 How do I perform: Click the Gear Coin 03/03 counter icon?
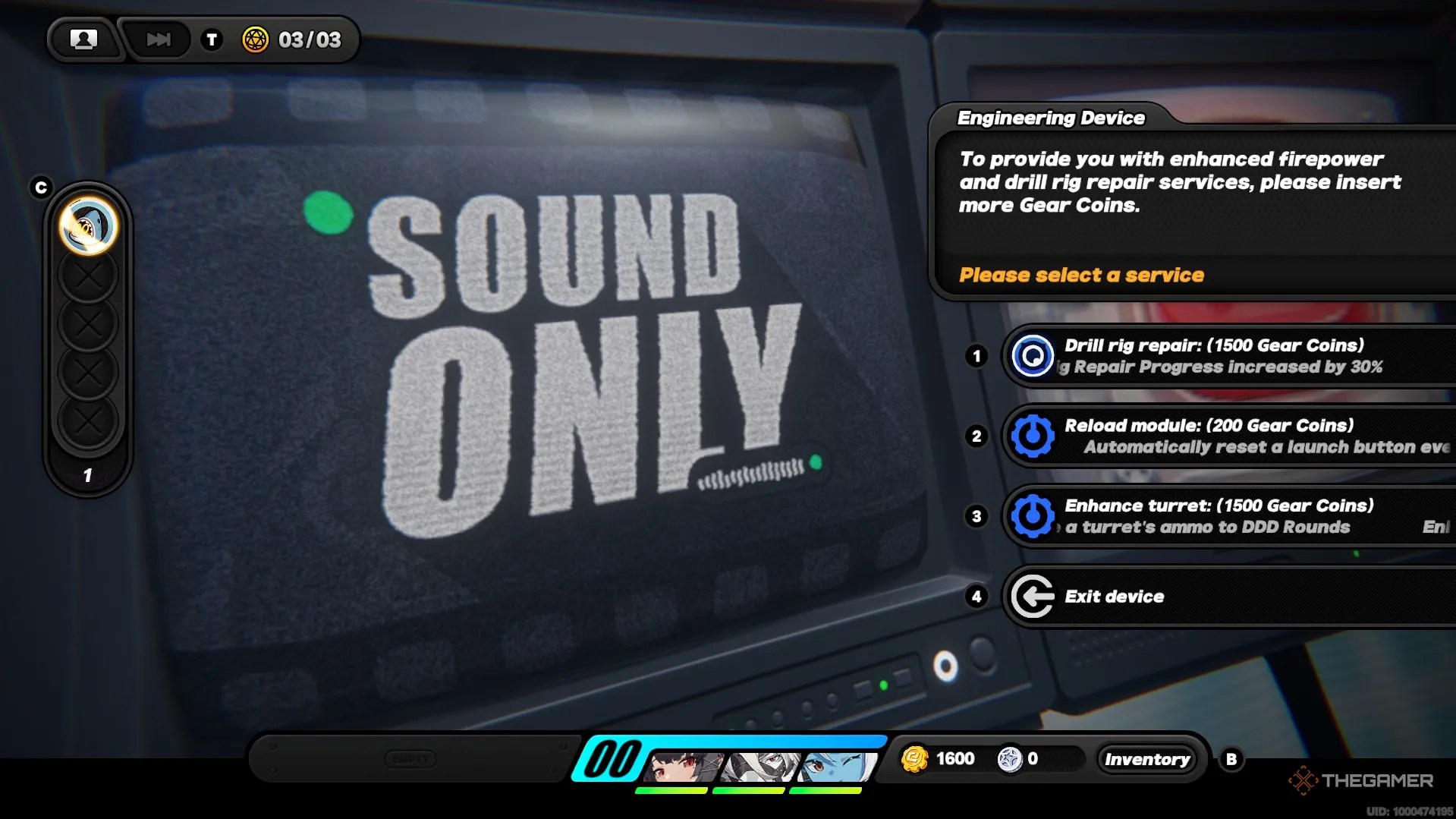(256, 40)
